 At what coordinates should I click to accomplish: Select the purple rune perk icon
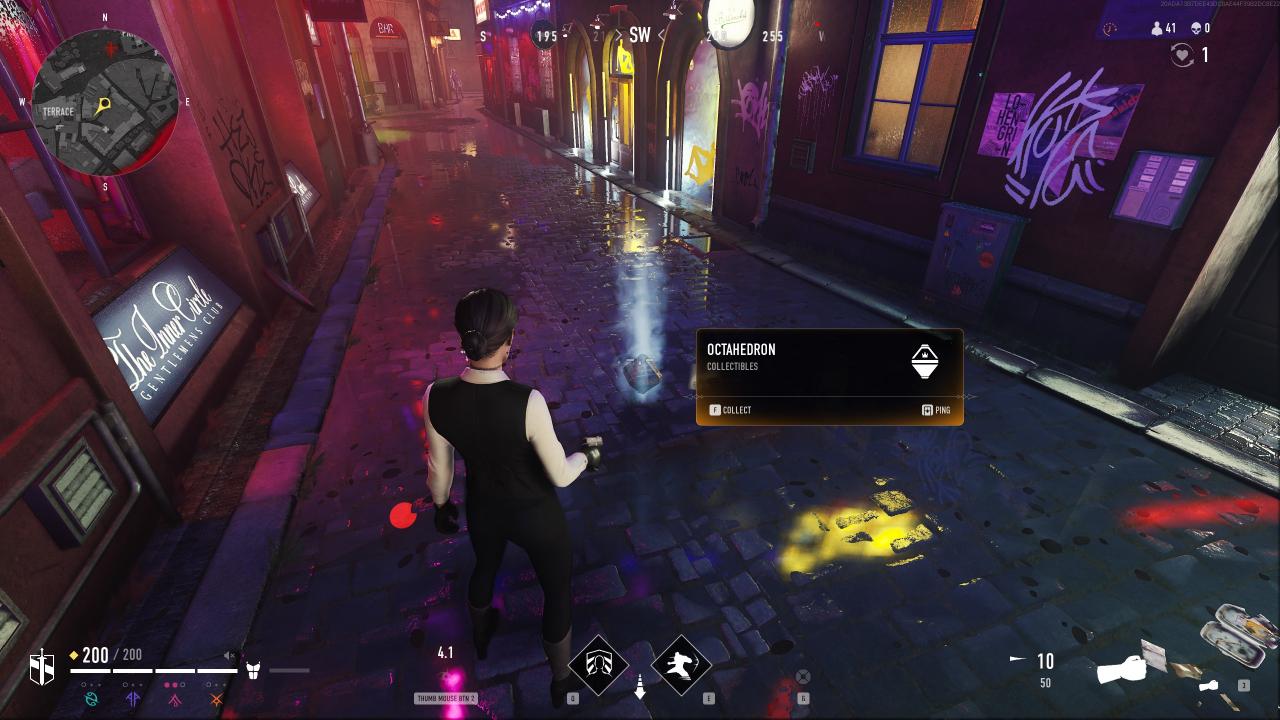point(133,699)
